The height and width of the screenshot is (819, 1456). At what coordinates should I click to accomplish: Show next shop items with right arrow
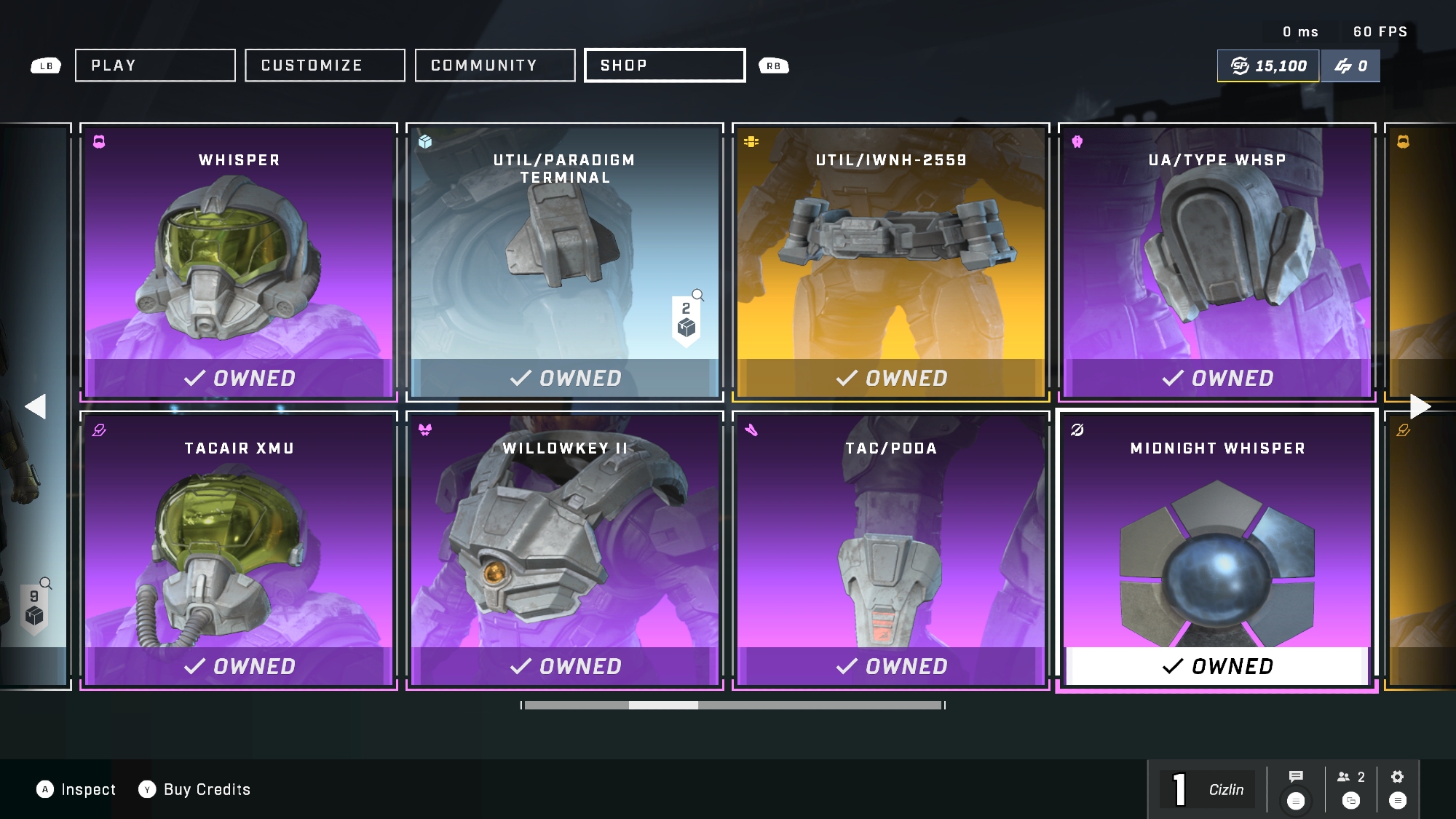[1420, 406]
